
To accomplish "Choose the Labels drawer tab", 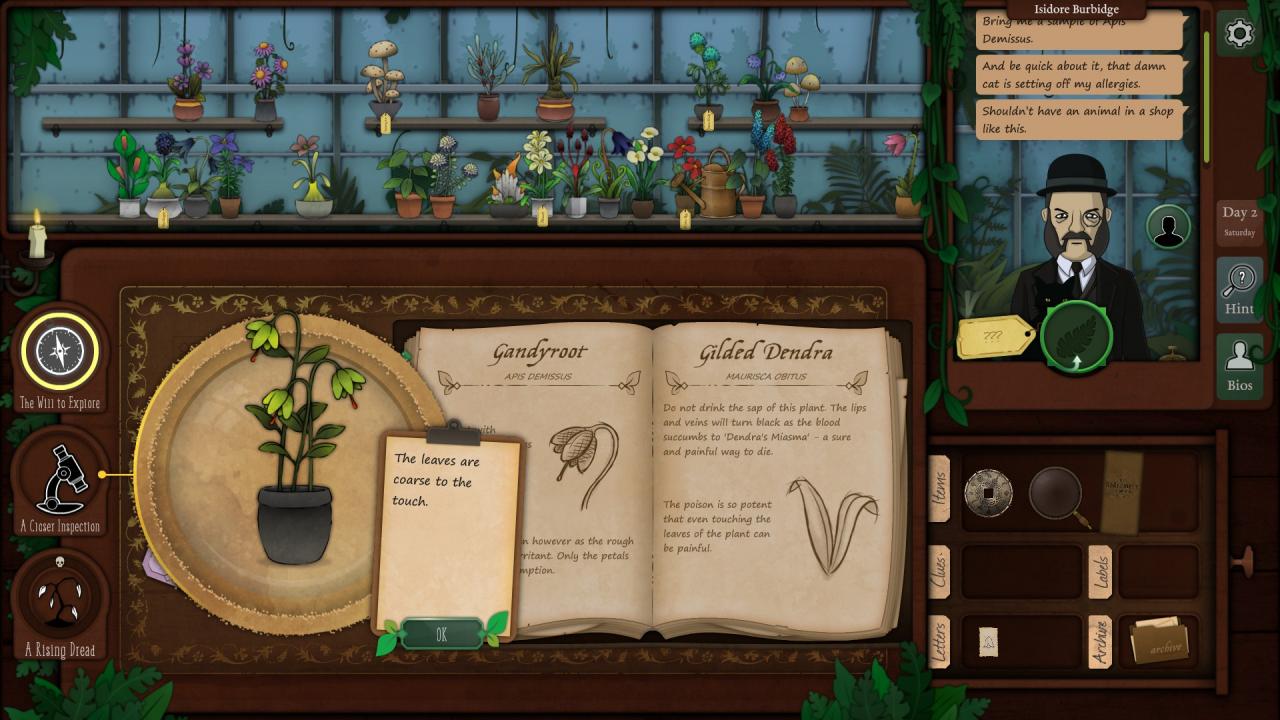I will tap(1099, 572).
